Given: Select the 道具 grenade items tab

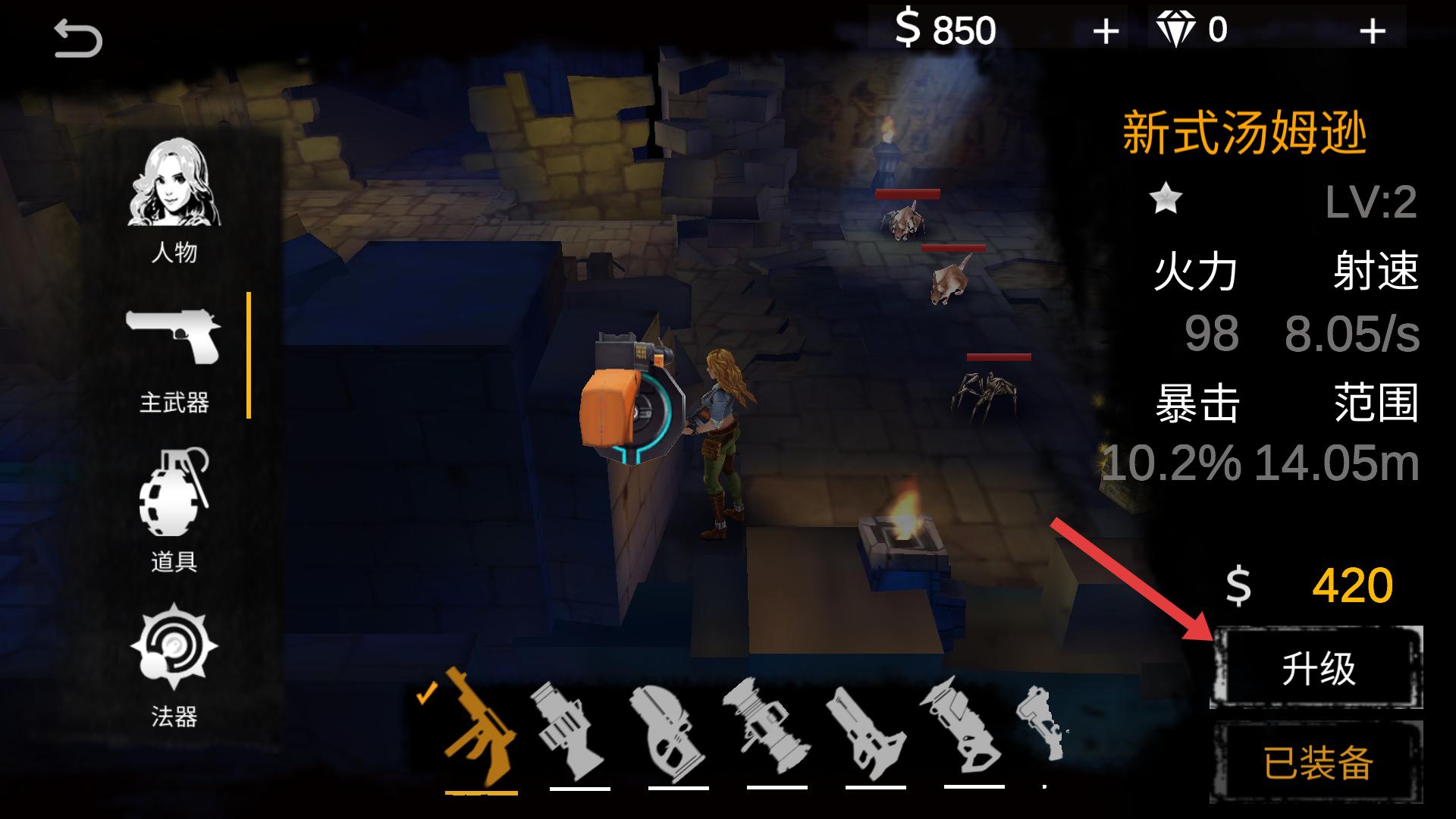Looking at the screenshot, I should [x=174, y=510].
